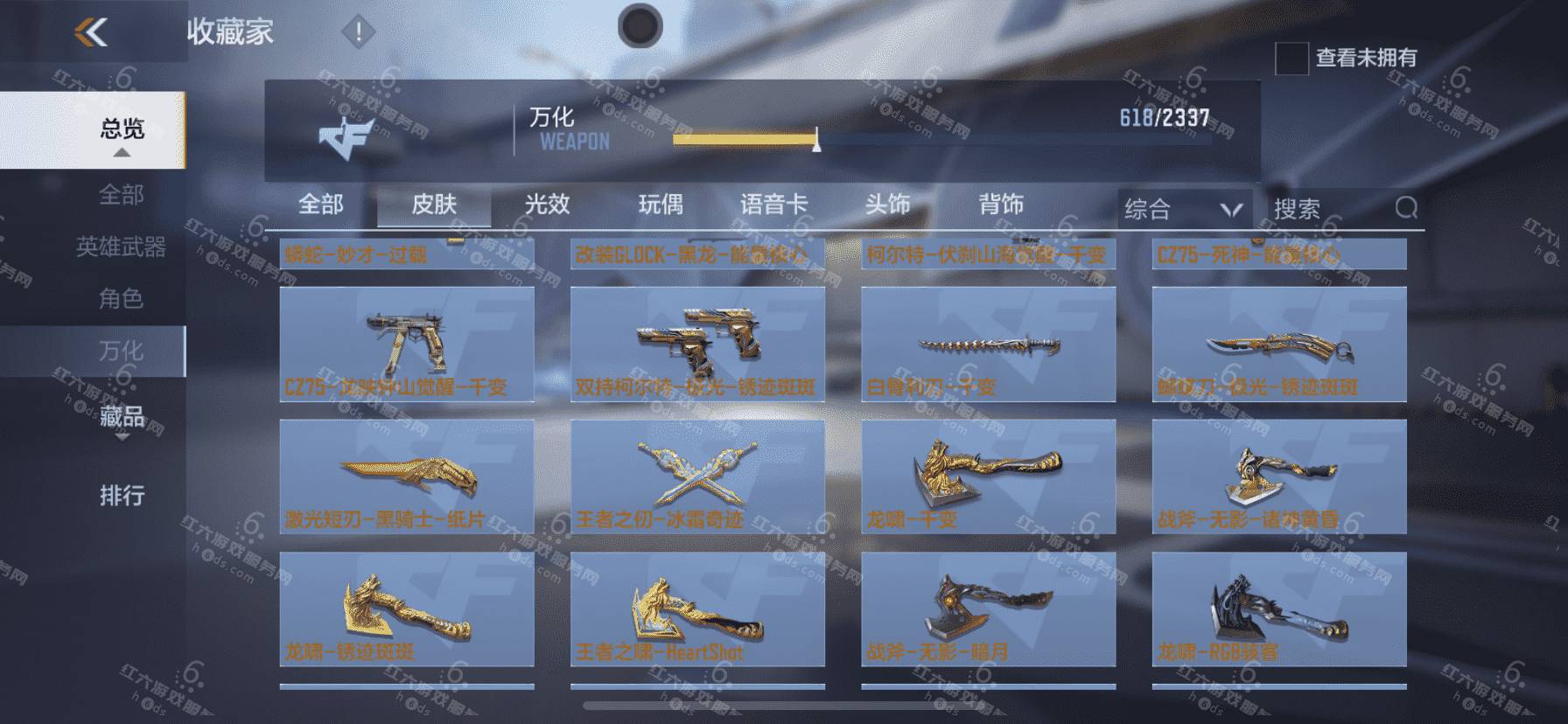Switch to the 玩偶 tab
Viewport: 1568px width, 724px height.
[x=661, y=205]
